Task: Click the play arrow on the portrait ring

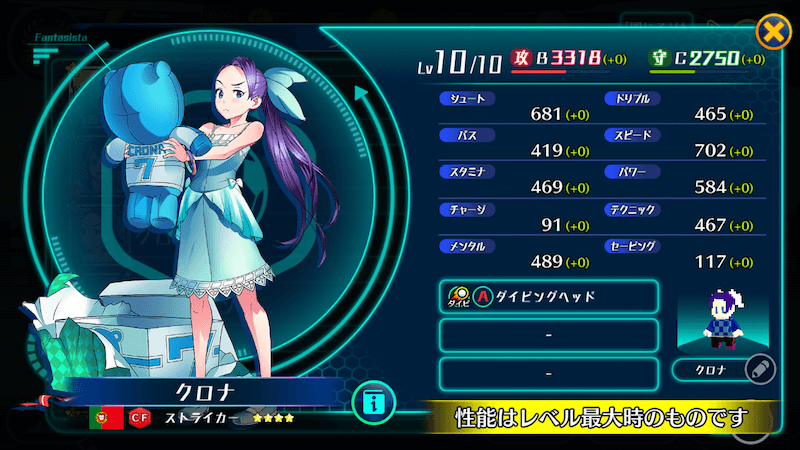Action: [361, 94]
